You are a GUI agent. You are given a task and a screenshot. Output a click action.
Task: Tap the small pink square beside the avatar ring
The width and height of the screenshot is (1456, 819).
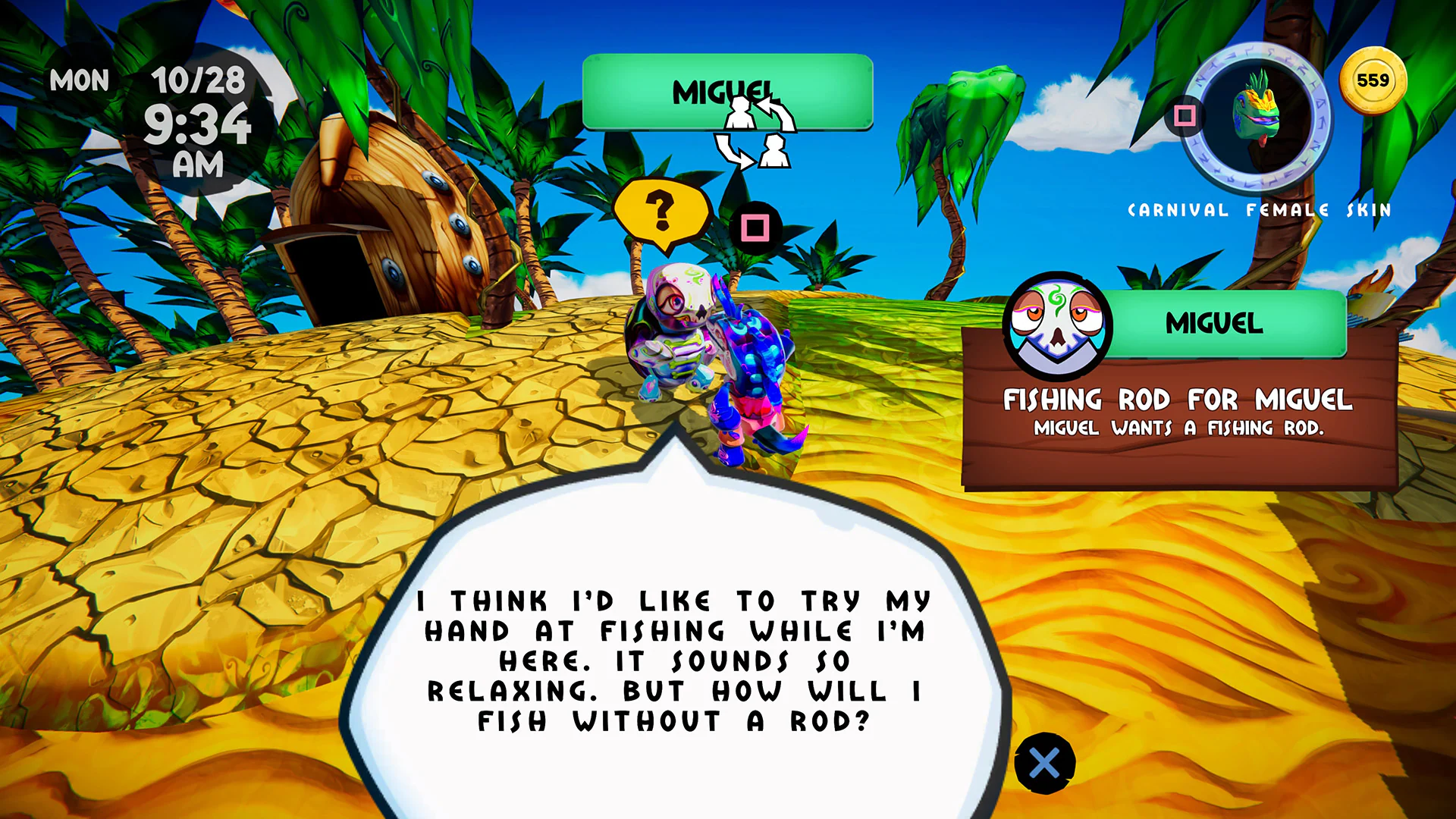point(1184,115)
